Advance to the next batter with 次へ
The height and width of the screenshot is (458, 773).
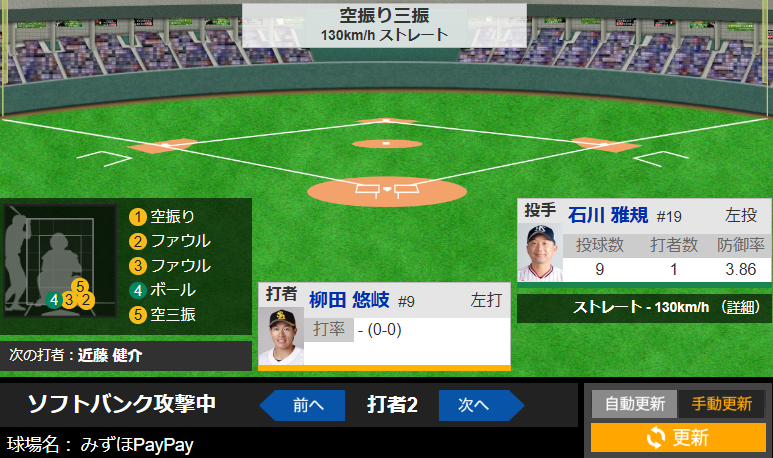pos(476,405)
